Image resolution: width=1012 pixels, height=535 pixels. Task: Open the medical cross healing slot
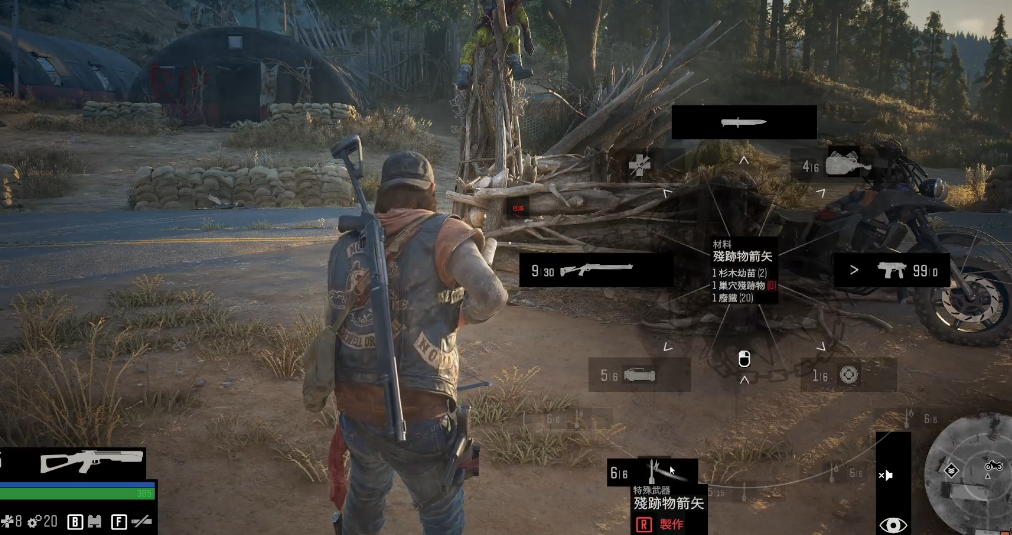pyautogui.click(x=640, y=166)
